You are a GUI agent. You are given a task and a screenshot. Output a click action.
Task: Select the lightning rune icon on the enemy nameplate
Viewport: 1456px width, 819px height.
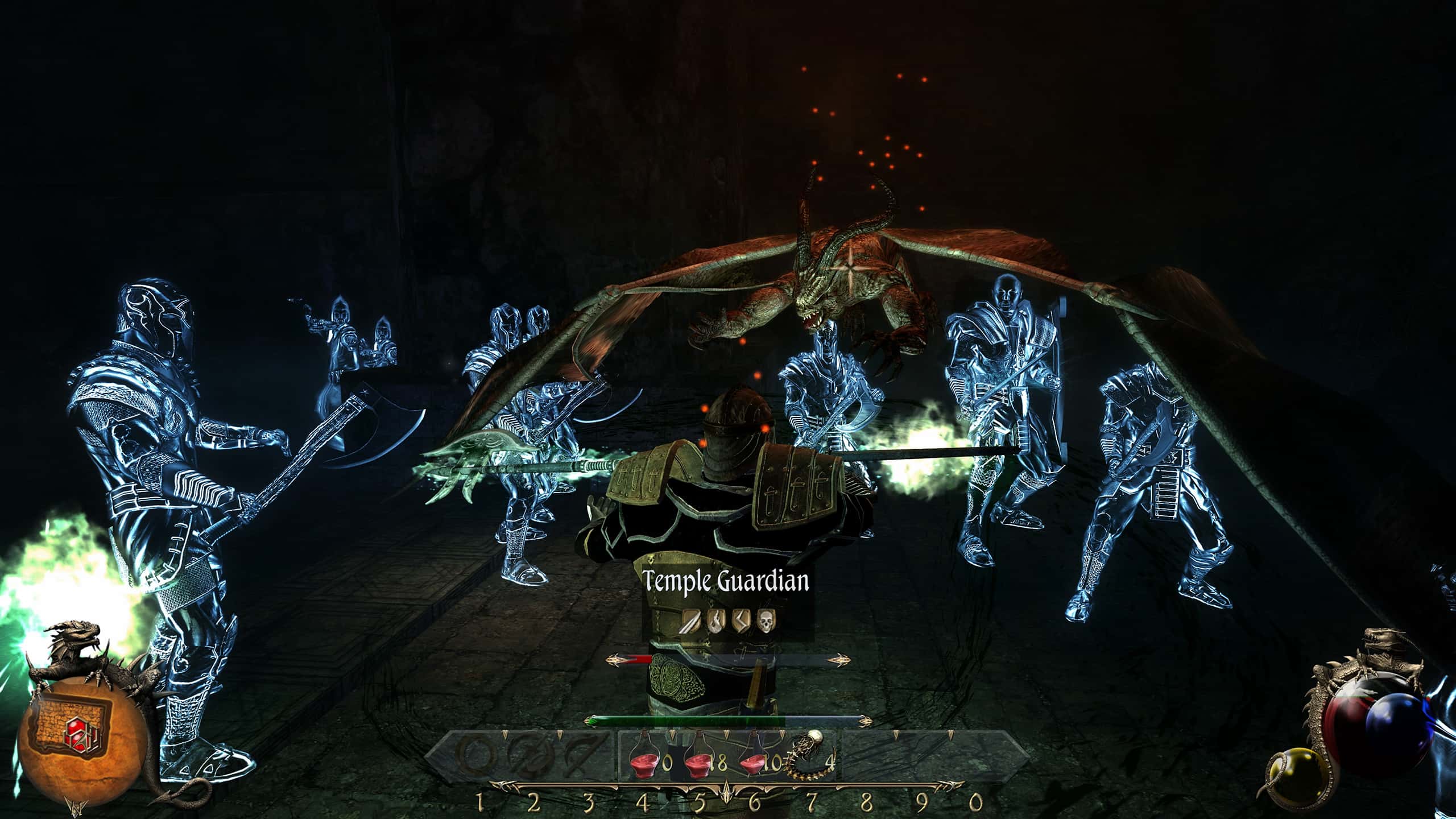742,621
